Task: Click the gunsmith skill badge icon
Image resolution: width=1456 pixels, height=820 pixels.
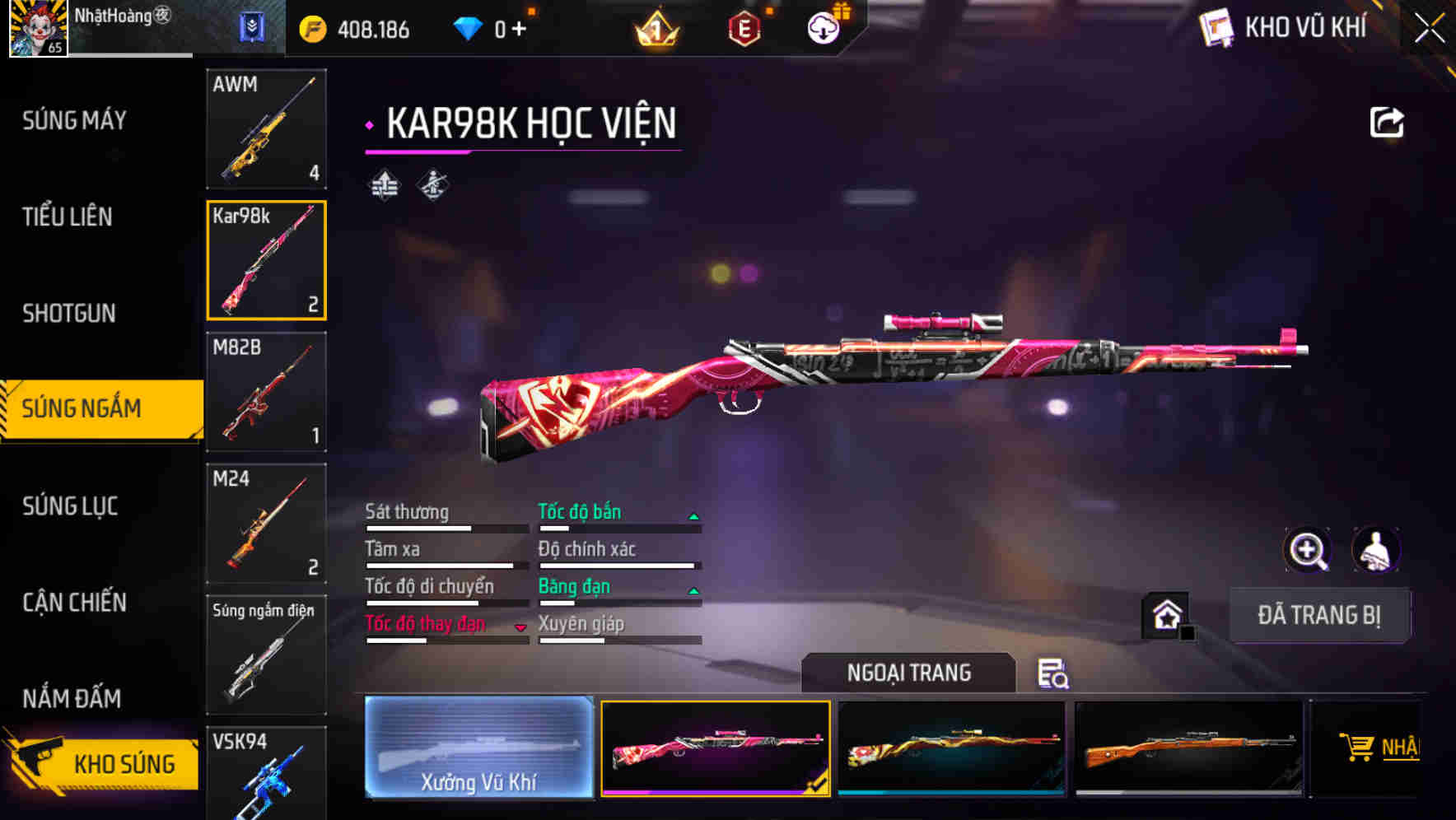Action: pos(432,184)
